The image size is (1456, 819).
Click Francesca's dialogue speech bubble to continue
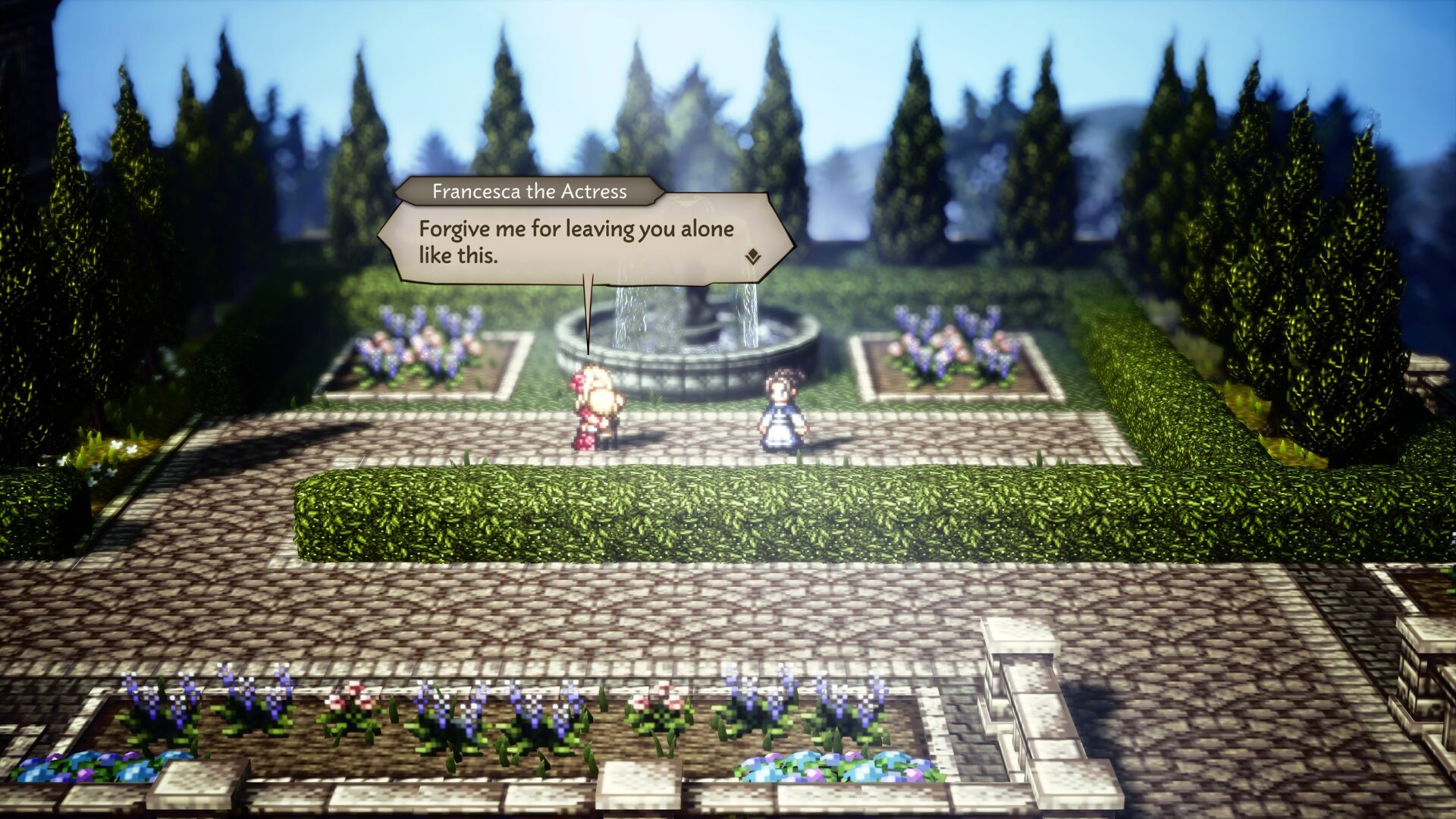576,241
